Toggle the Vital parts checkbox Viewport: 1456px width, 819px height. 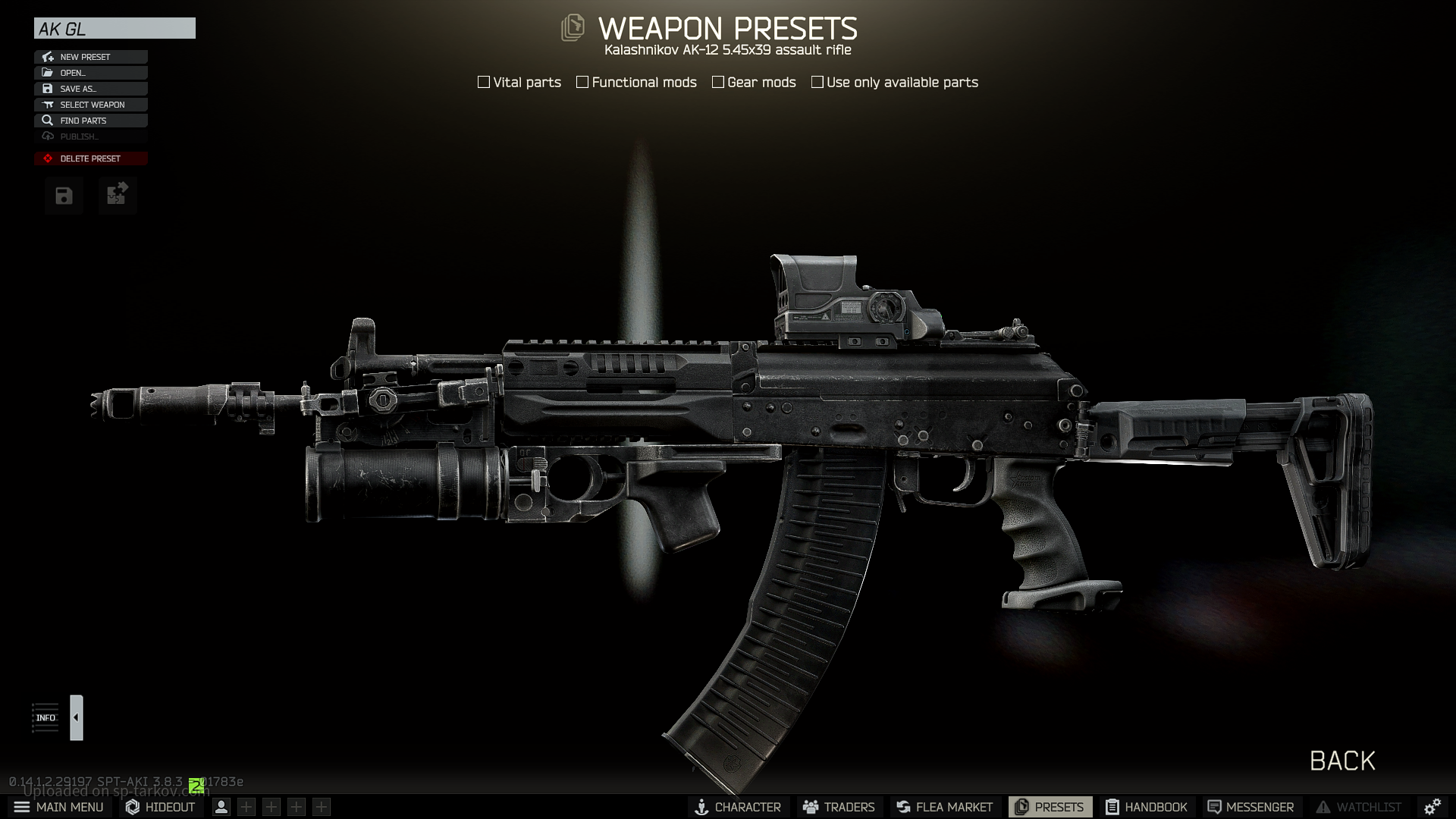[x=484, y=82]
